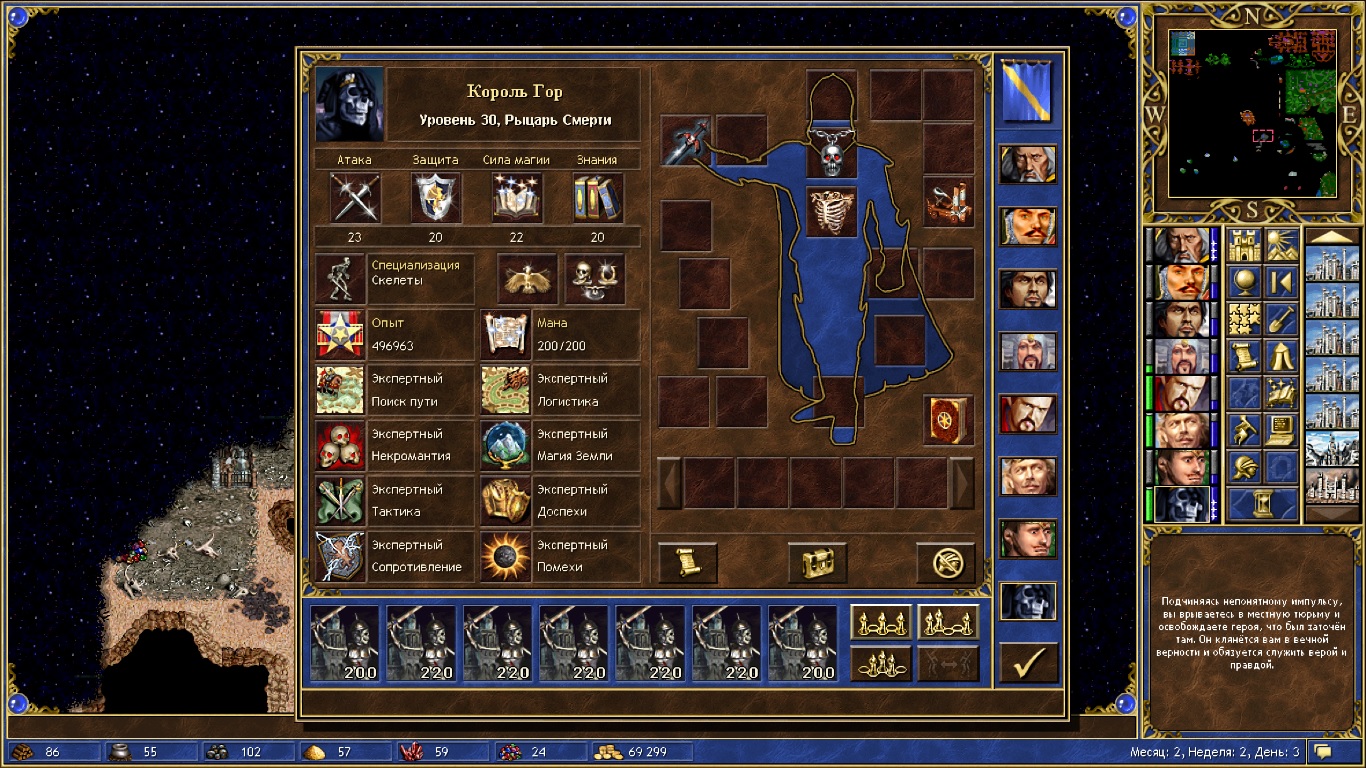Click the hero's skull portrait in the header

point(349,105)
